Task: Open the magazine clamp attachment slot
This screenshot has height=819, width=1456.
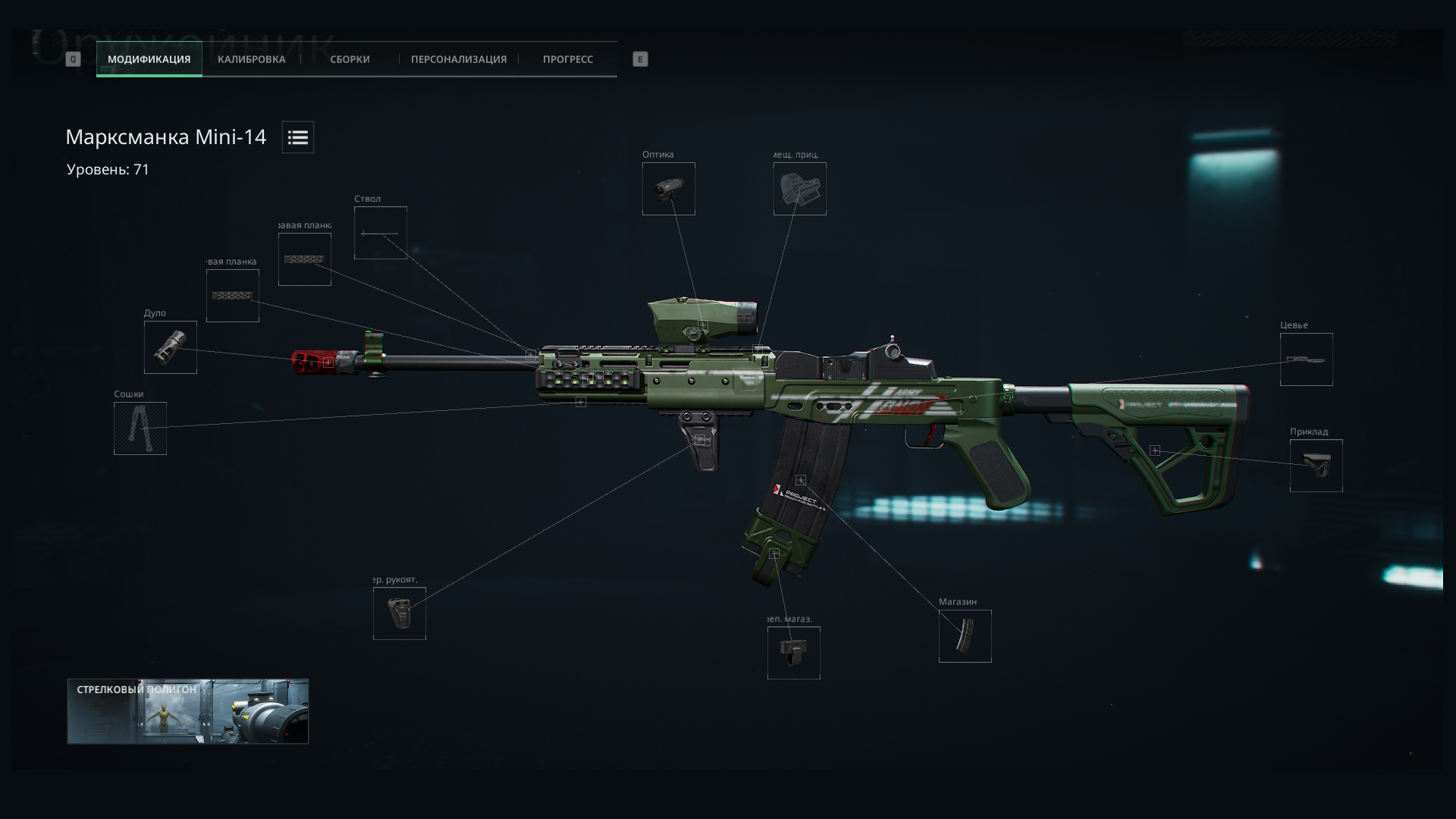Action: point(793,653)
